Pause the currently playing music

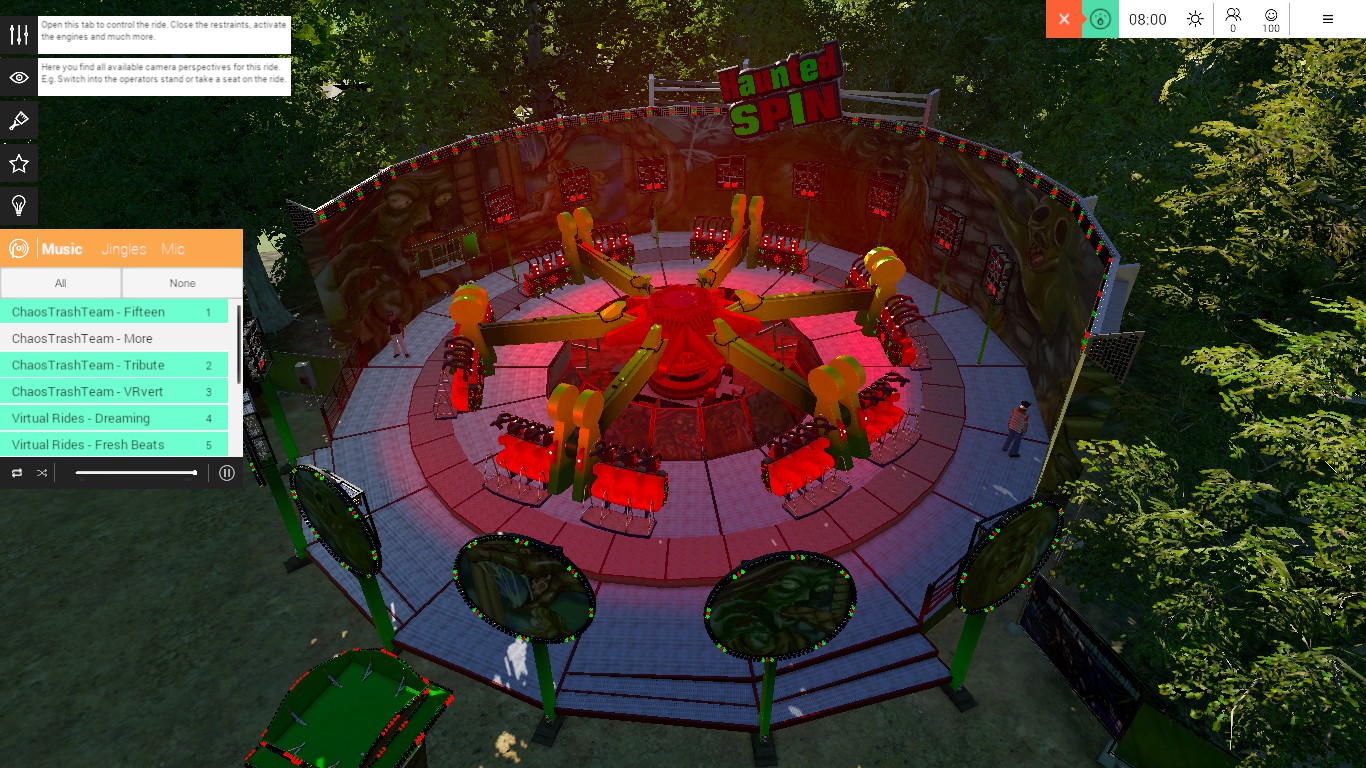click(x=226, y=472)
